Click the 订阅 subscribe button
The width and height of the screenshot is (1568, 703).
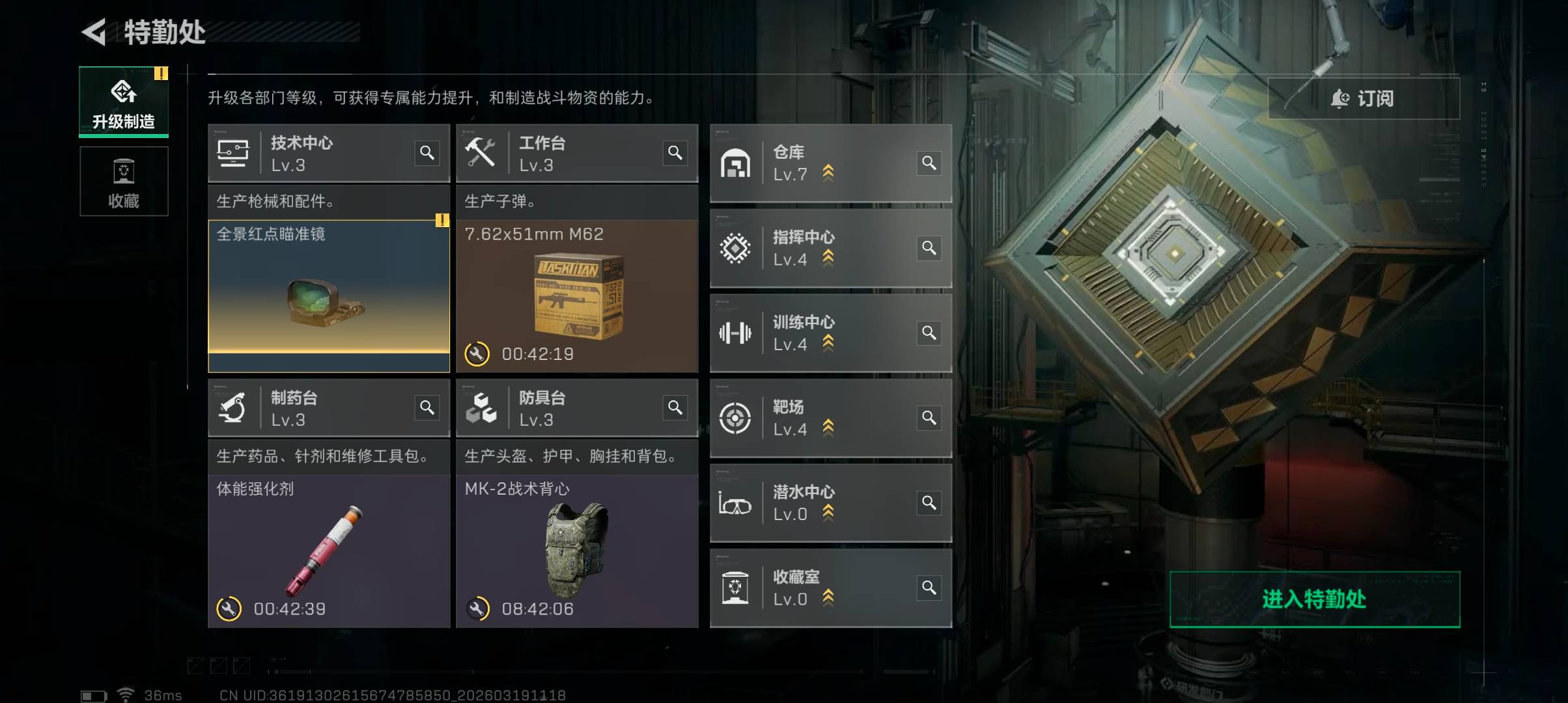click(1364, 98)
